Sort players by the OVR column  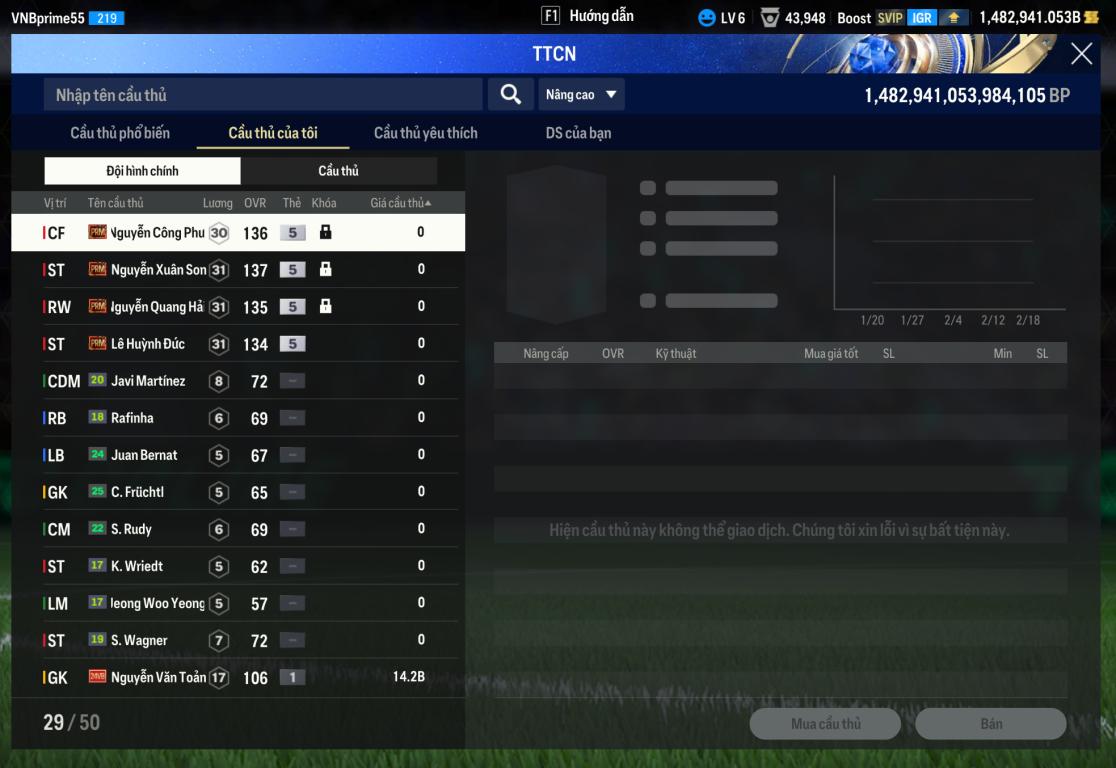tap(255, 203)
